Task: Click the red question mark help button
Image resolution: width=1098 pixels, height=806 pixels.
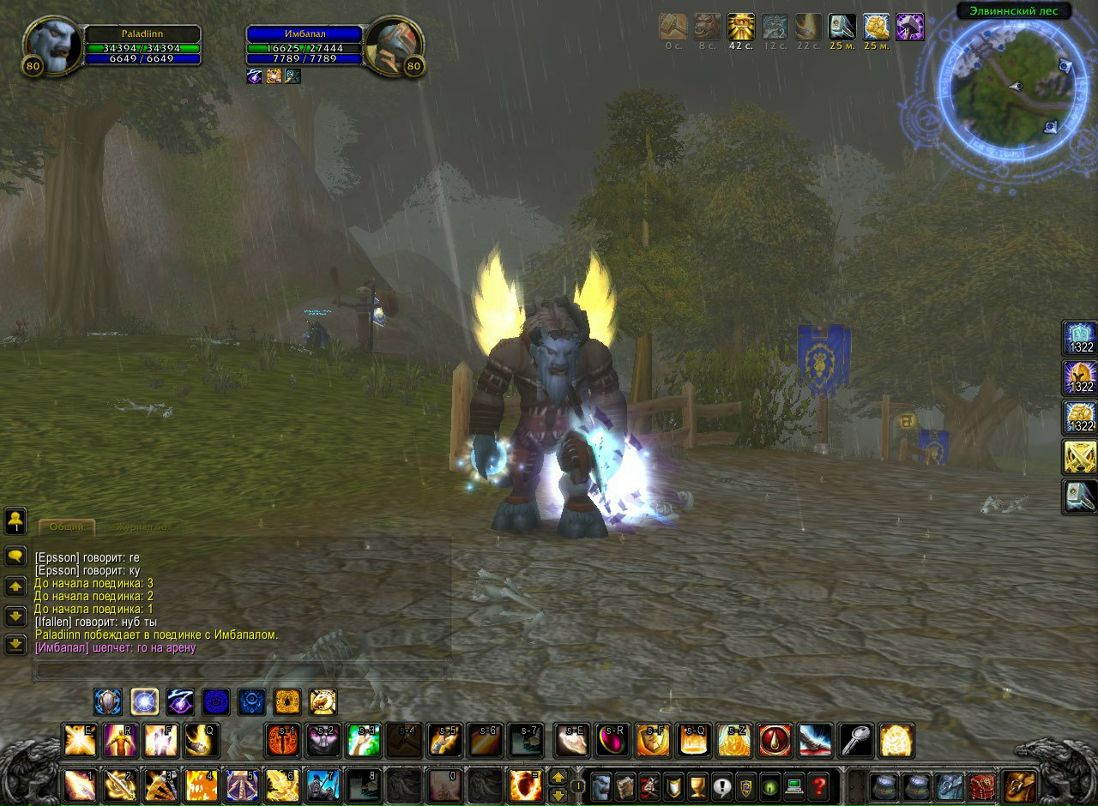Action: [819, 785]
